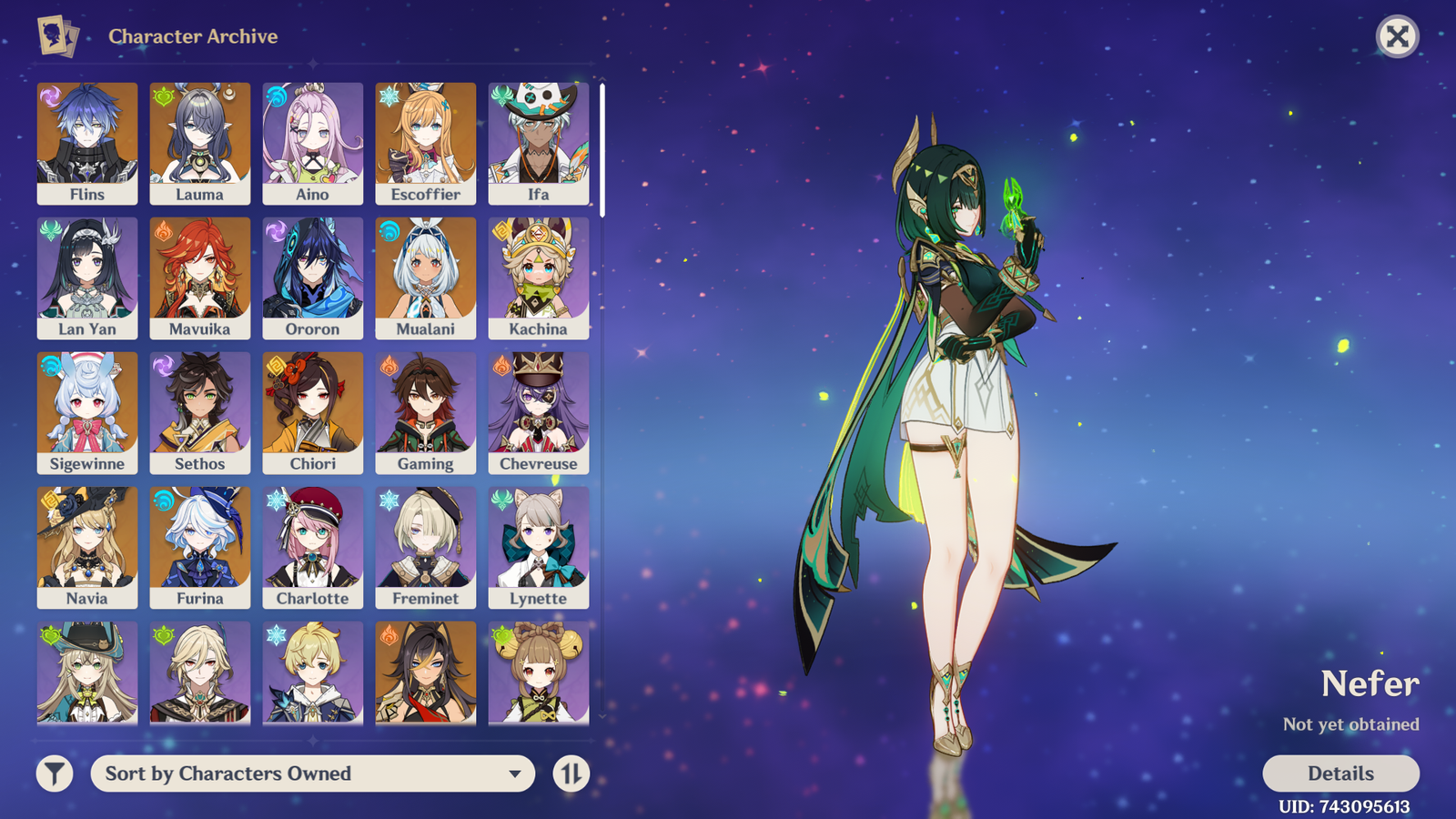Pick Aino's portrait

(313, 143)
